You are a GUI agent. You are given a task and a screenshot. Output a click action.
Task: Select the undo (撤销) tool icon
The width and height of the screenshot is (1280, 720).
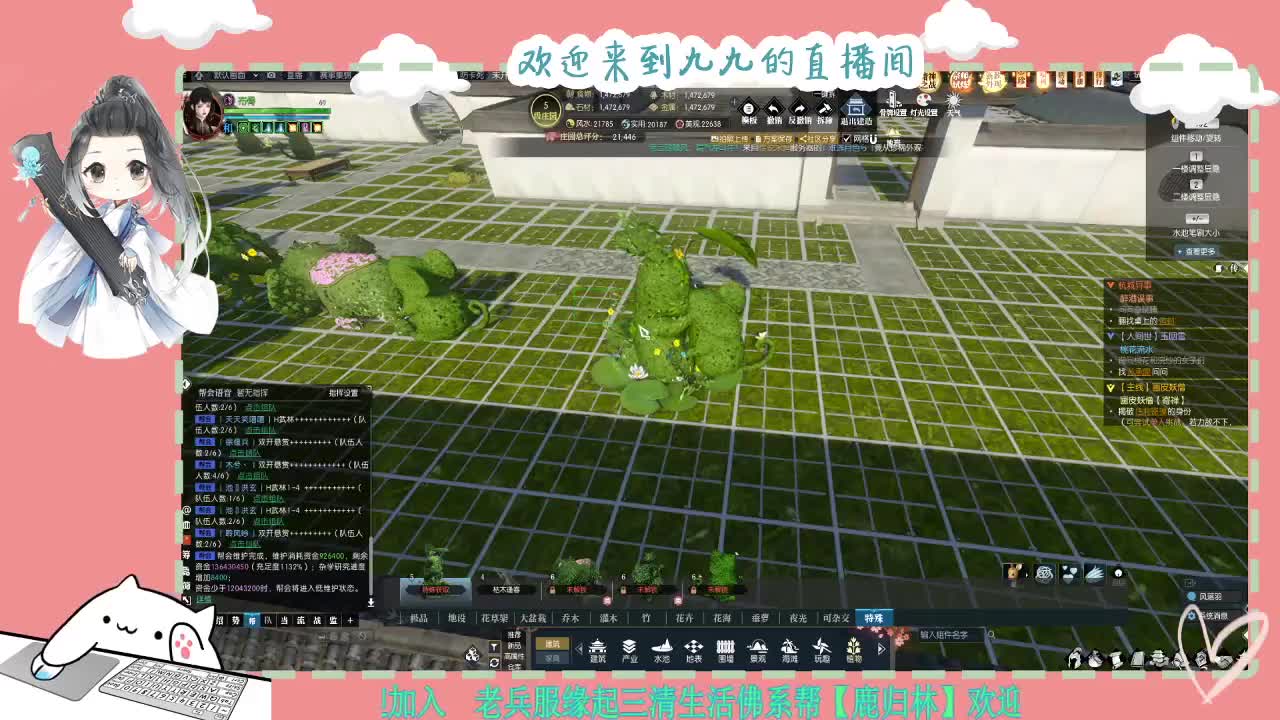(x=774, y=108)
